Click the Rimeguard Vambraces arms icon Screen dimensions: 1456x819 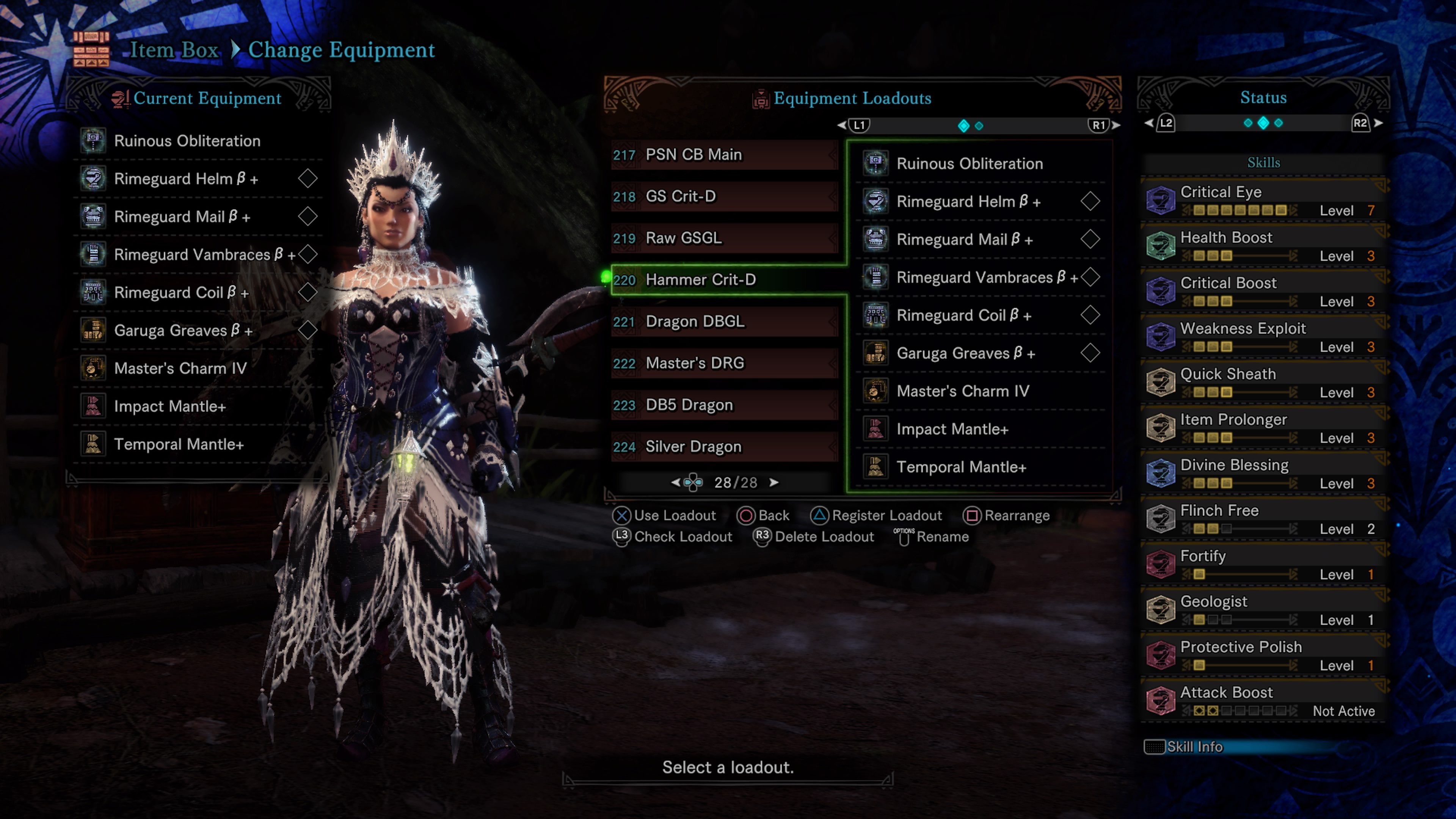tap(94, 254)
